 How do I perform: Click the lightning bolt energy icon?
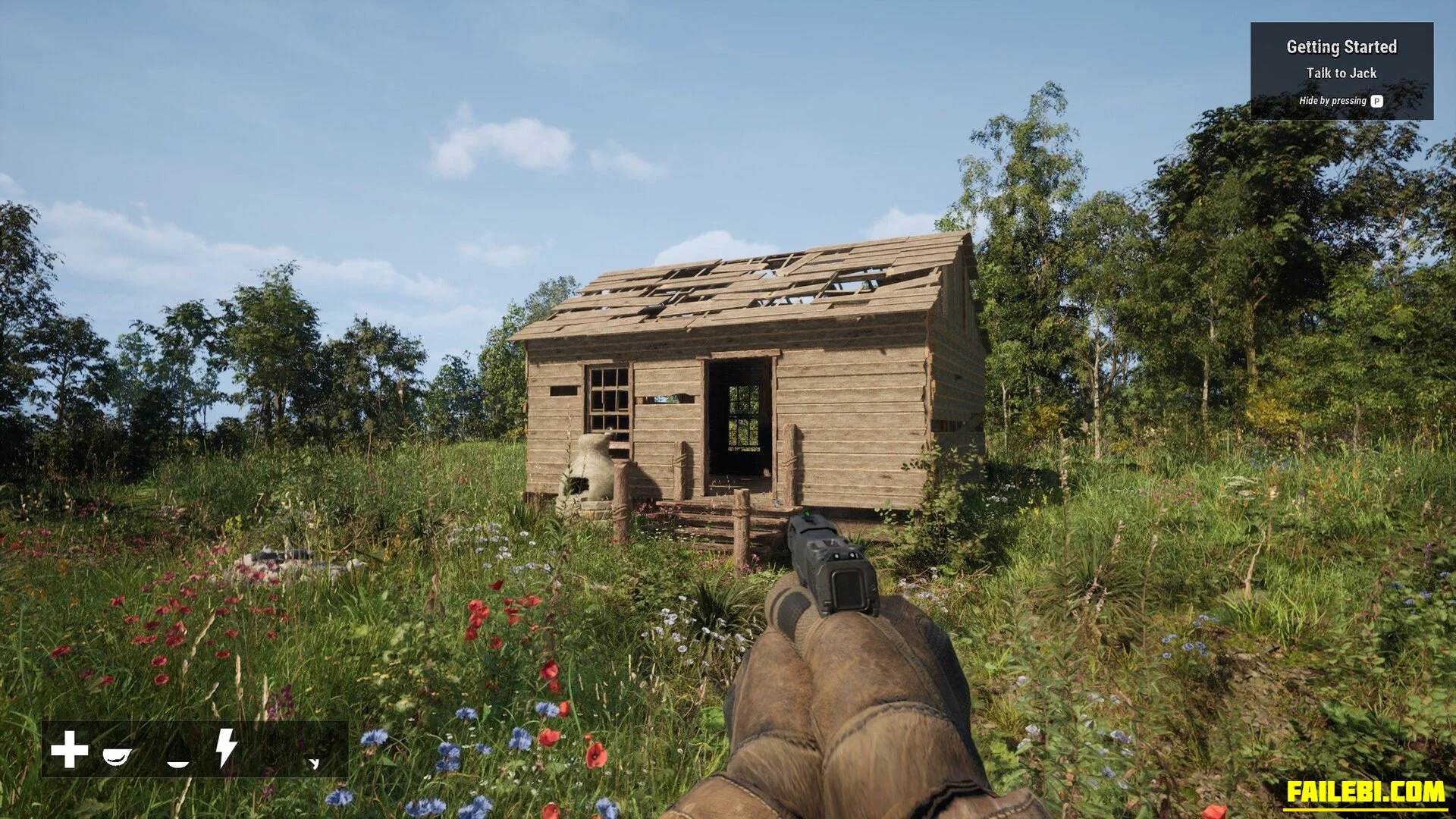tap(225, 748)
